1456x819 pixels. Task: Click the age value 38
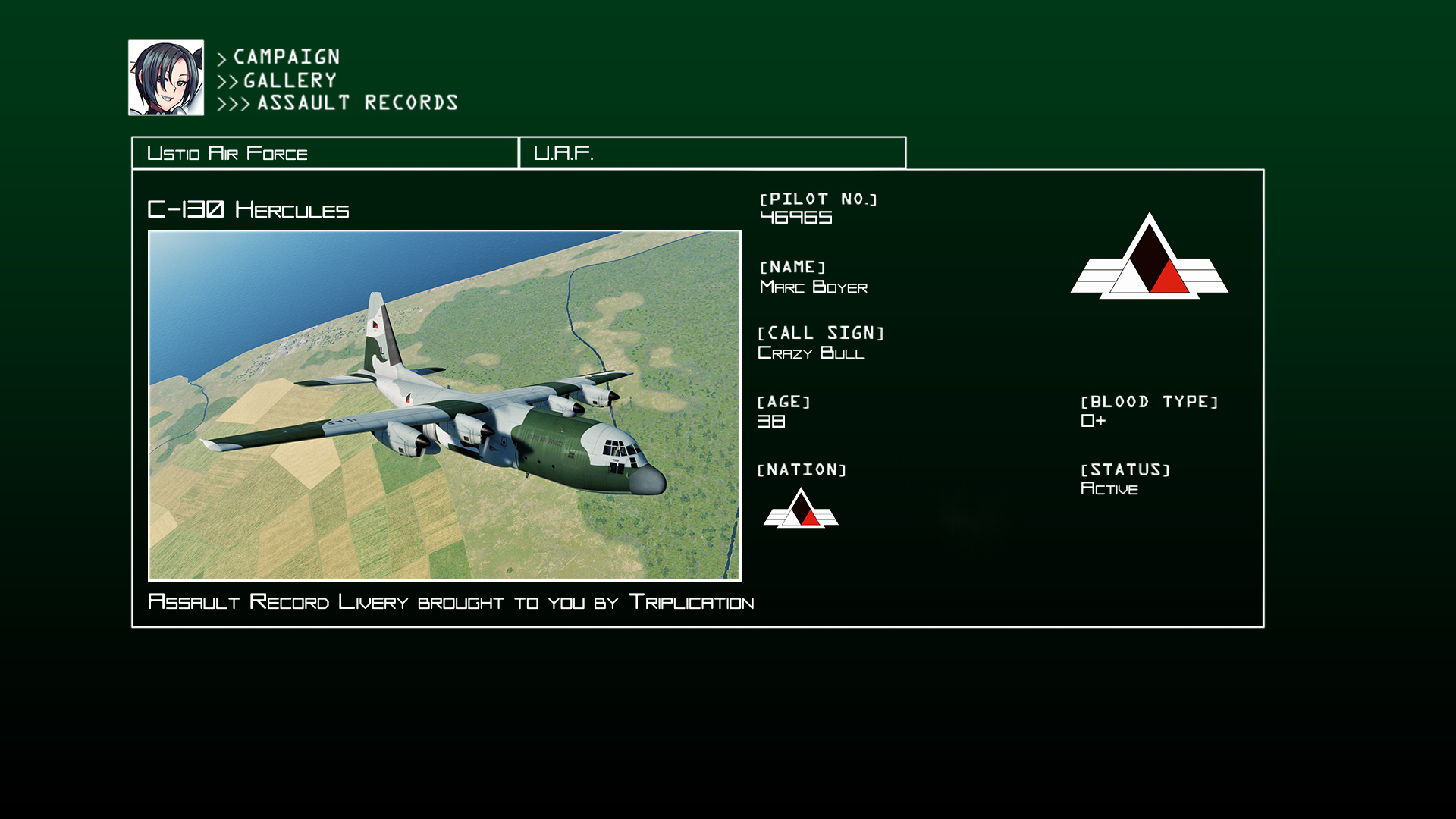pyautogui.click(x=771, y=421)
